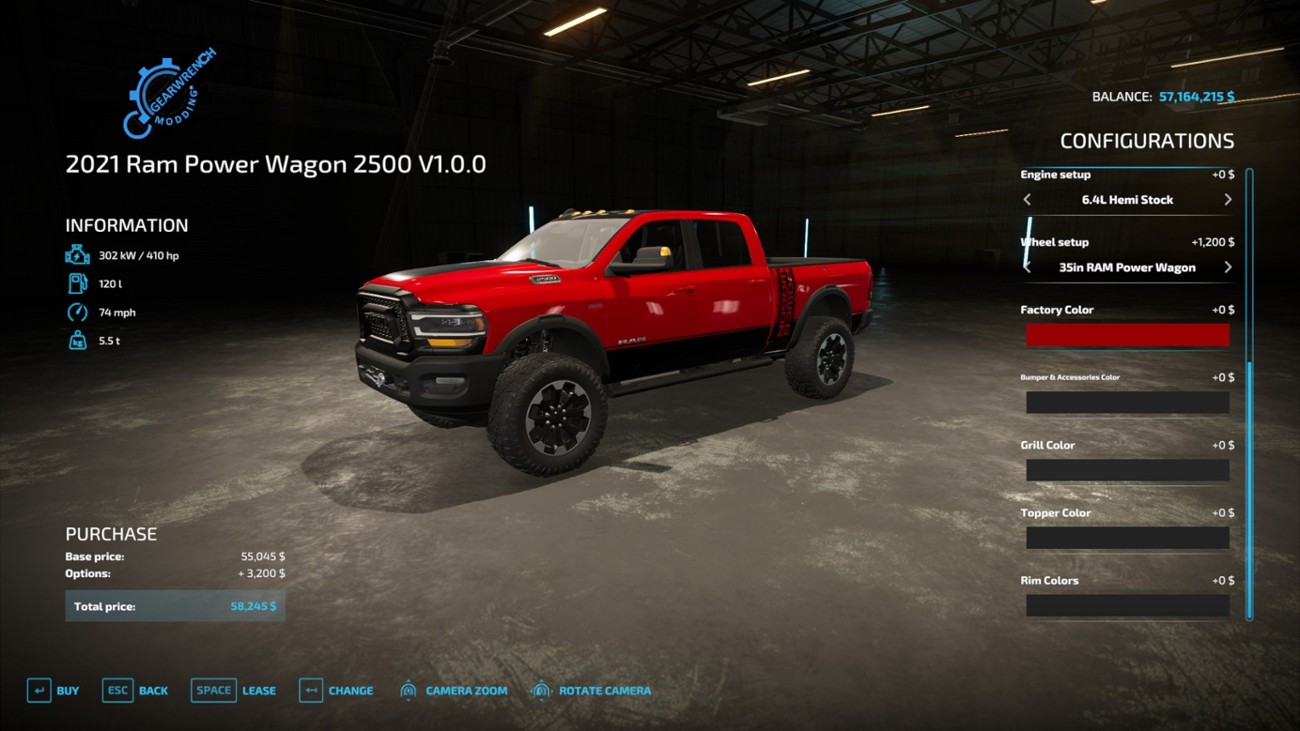Screen dimensions: 1300x731
Task: Pick the Rim Colors option
Action: coord(1127,606)
